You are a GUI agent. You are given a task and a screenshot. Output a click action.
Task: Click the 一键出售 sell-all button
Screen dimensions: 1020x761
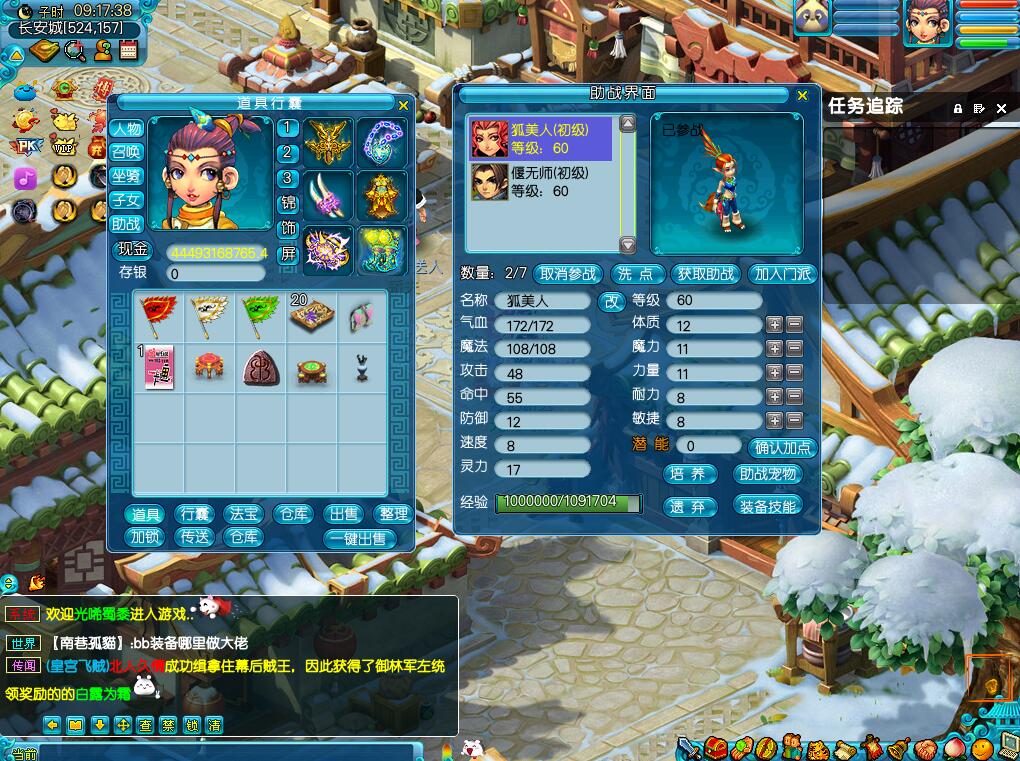(360, 538)
